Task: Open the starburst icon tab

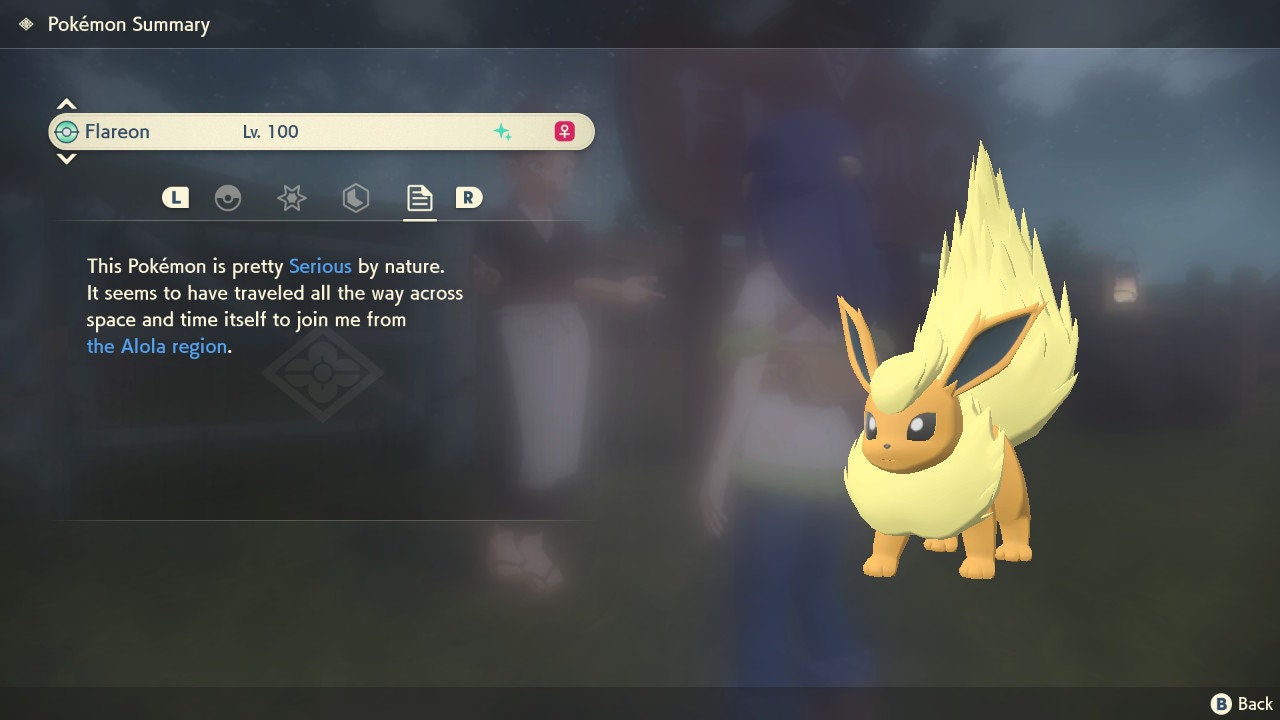Action: tap(291, 198)
